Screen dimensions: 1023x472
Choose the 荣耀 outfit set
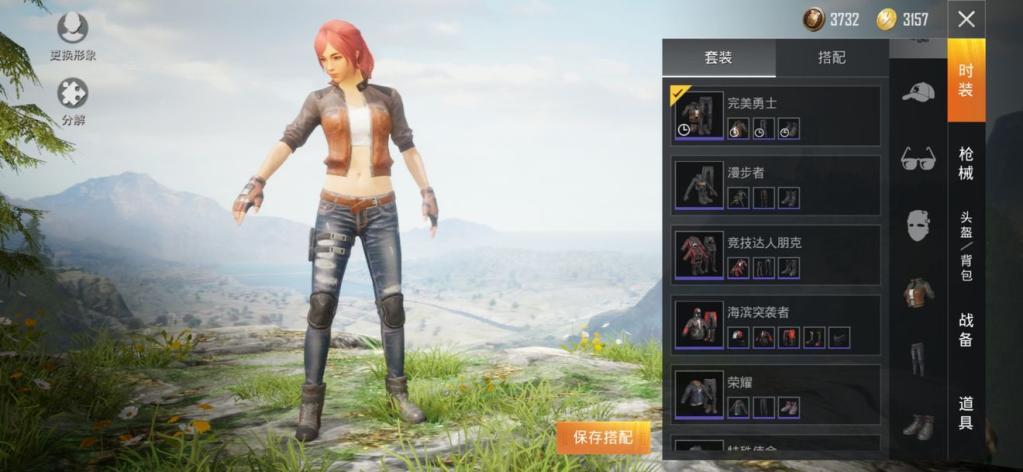click(775, 394)
